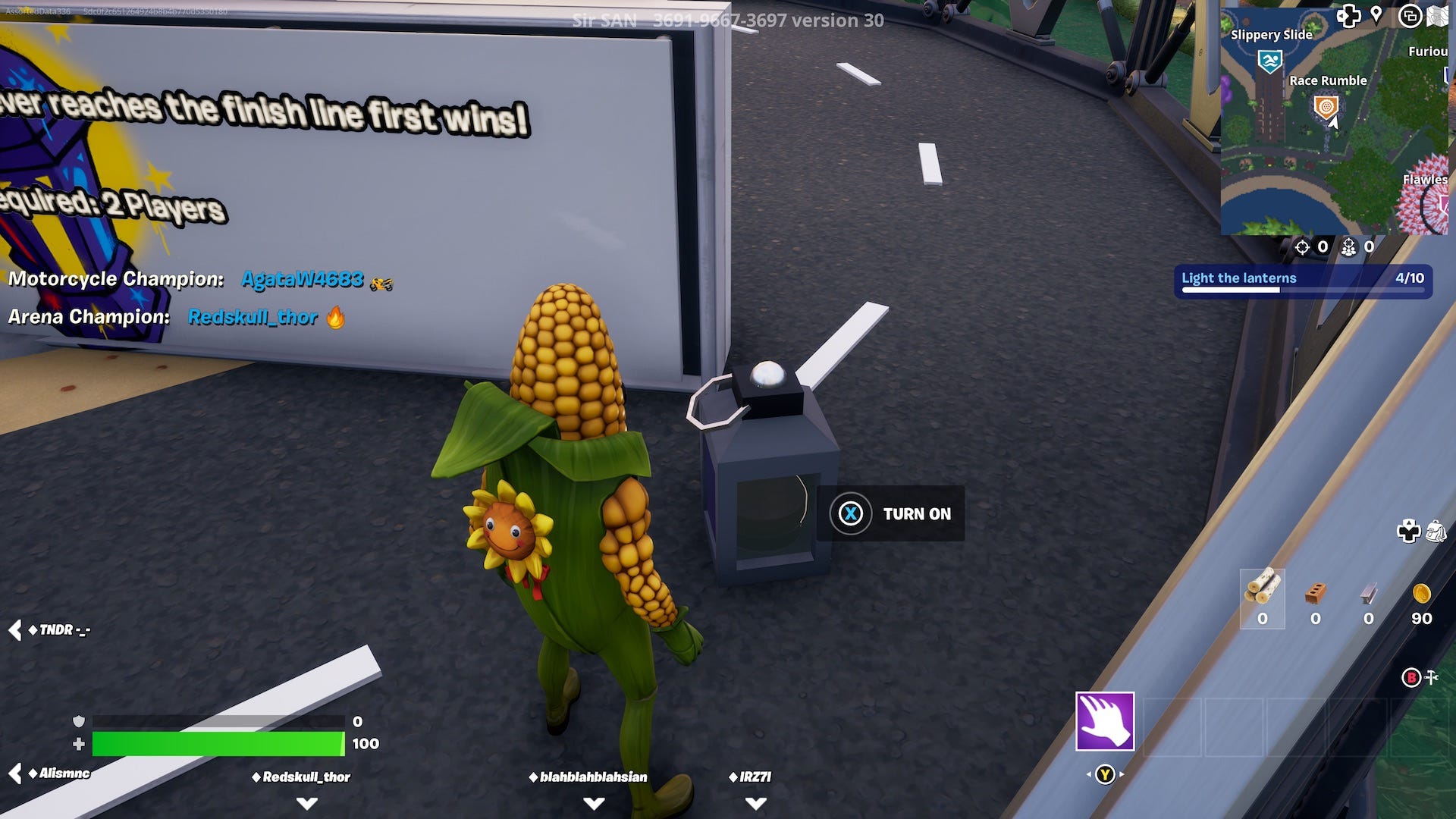Select the gold coin currency icon
This screenshot has height=819, width=1456.
point(1421,595)
